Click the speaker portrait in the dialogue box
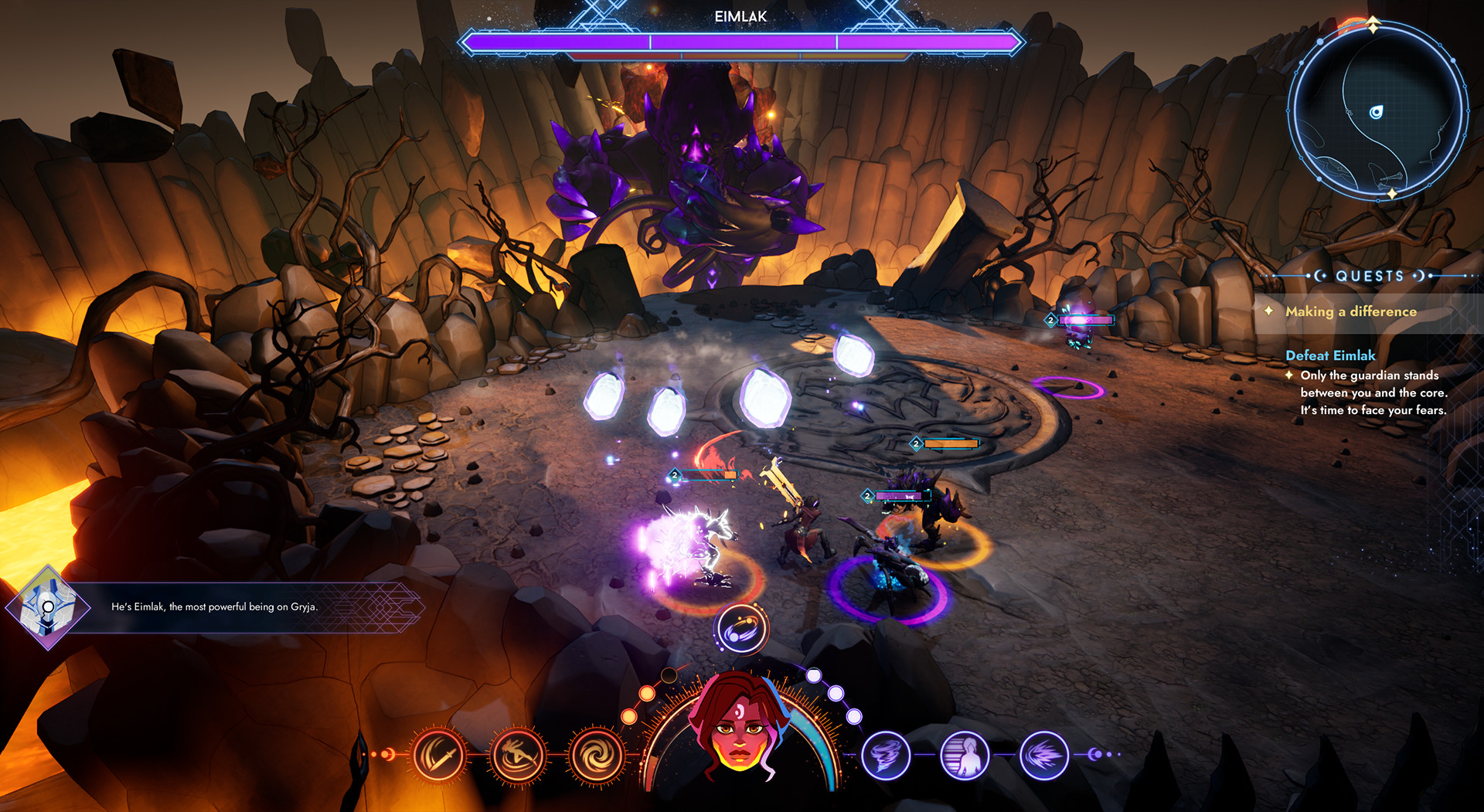This screenshot has height=812, width=1484. 48,608
